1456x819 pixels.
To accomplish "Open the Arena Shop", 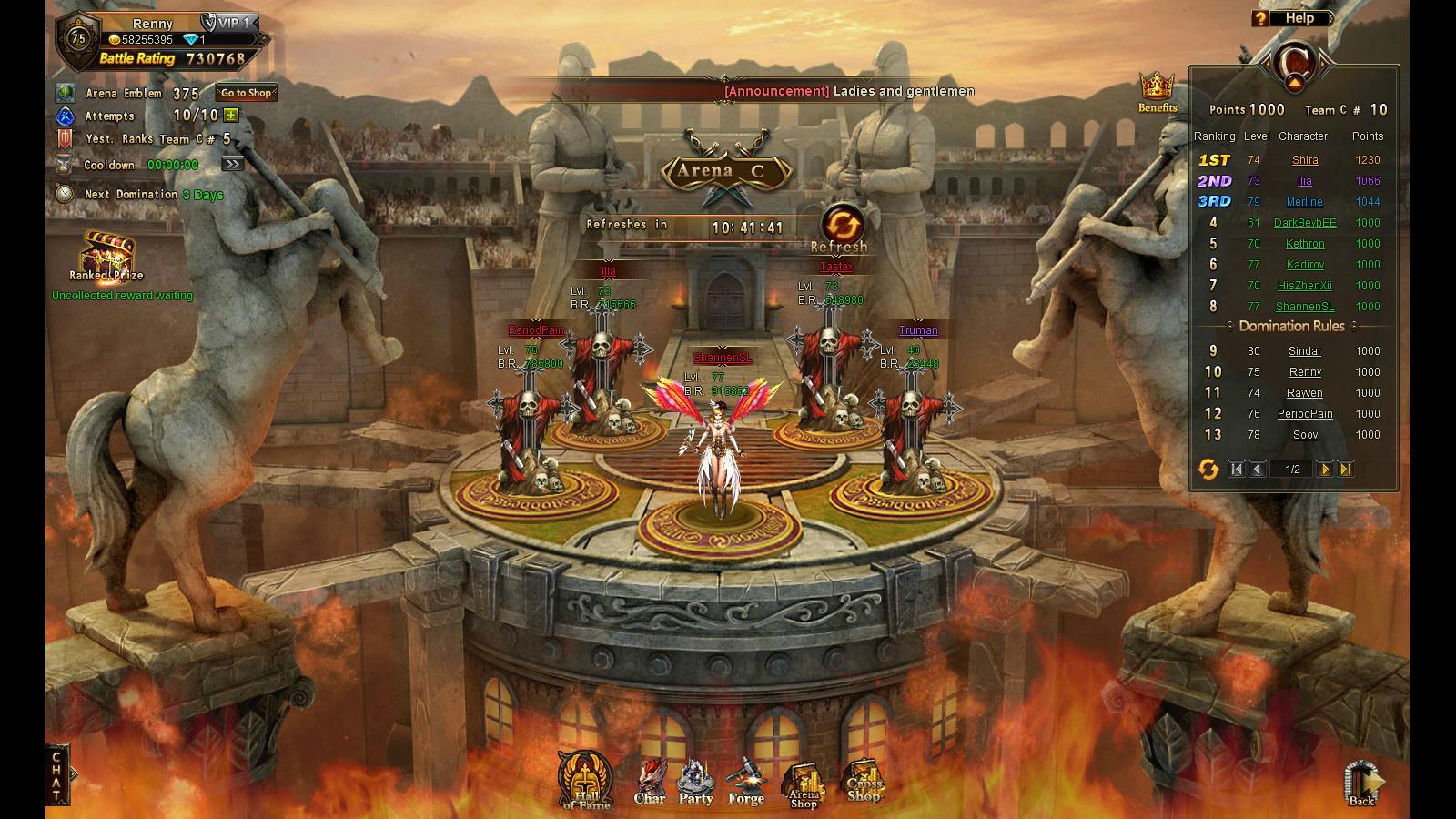I will point(804,786).
